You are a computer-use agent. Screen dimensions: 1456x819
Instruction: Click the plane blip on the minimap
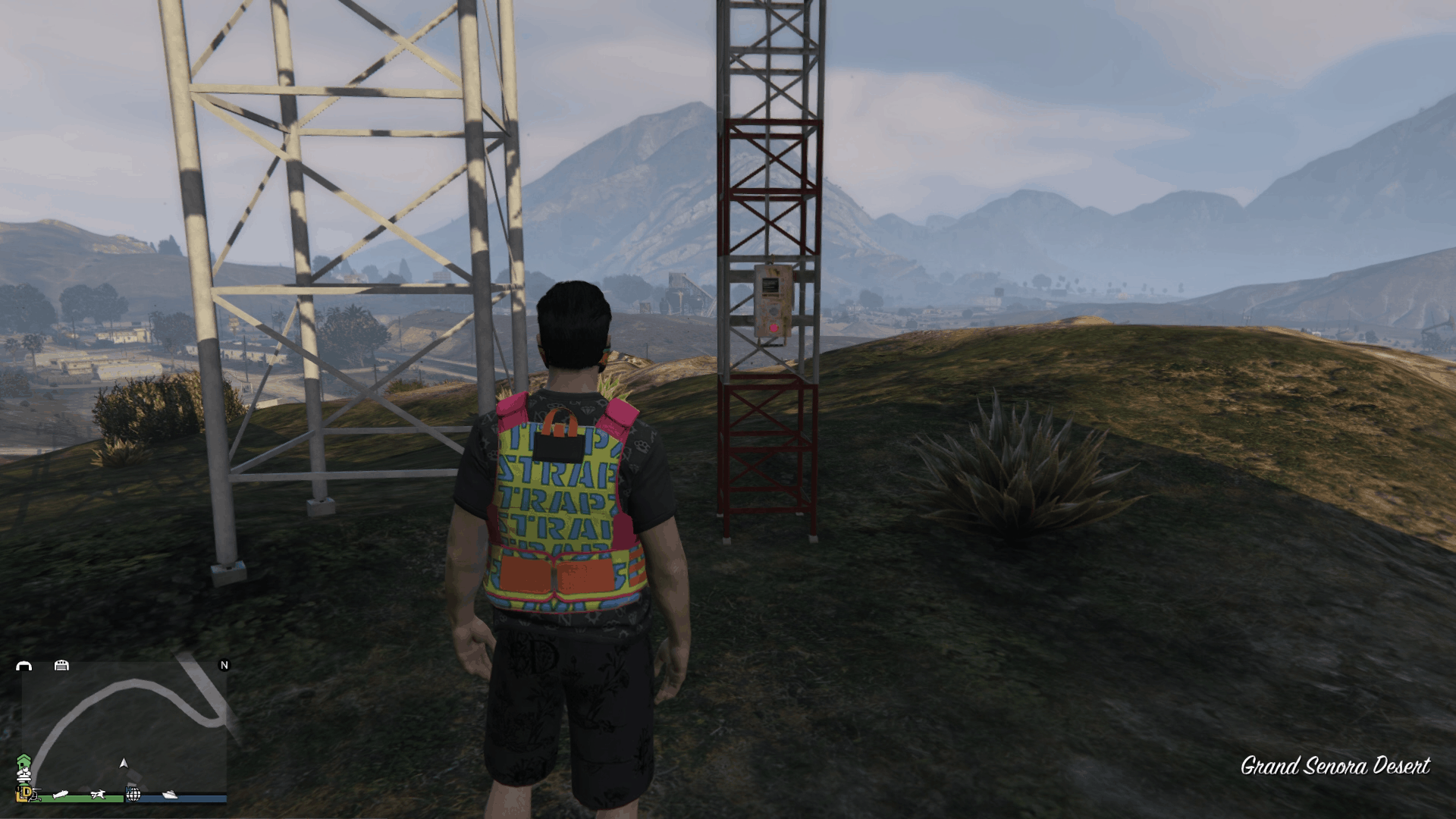click(98, 794)
